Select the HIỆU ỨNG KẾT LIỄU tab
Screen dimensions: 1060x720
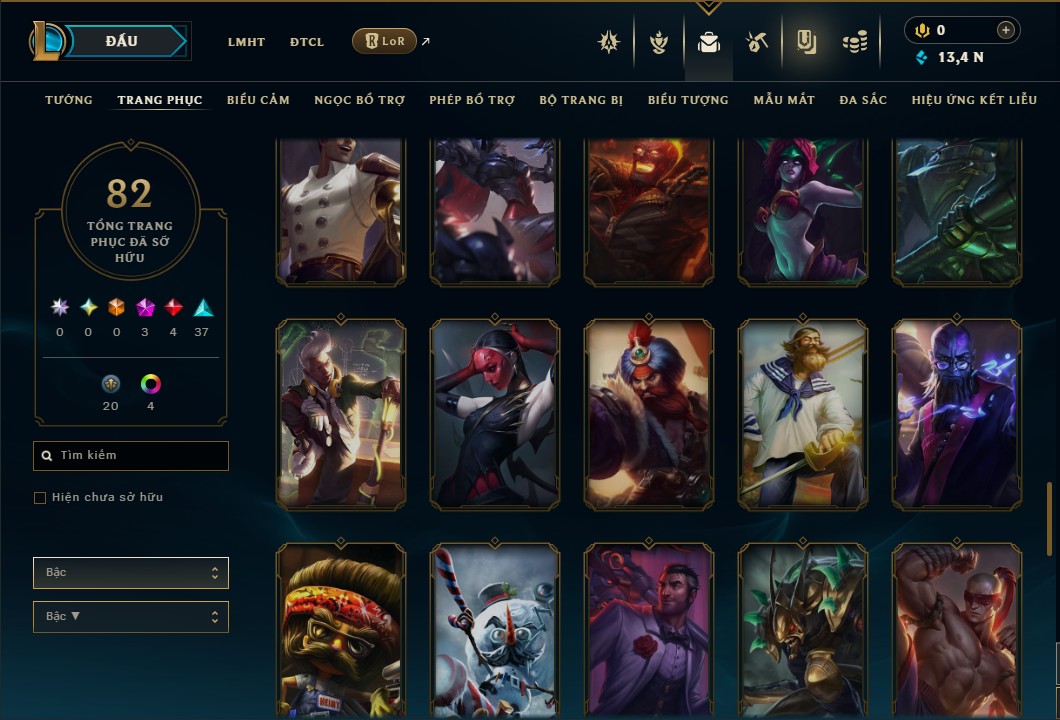coord(974,100)
